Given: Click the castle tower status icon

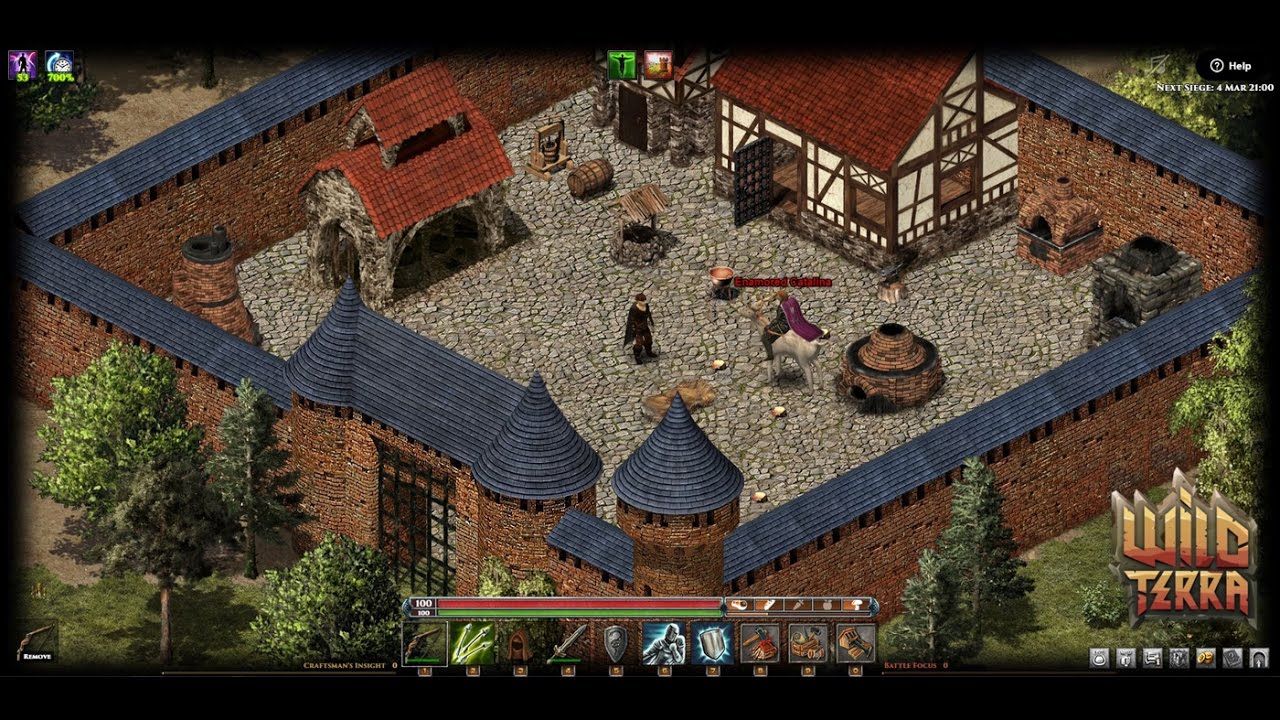Looking at the screenshot, I should coord(657,65).
